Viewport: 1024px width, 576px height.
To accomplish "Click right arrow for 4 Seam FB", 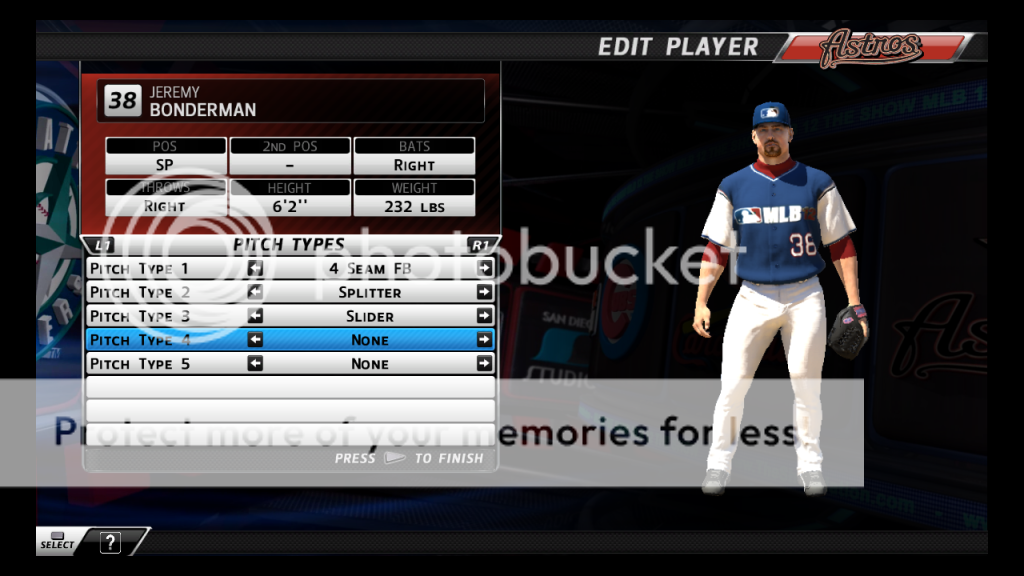I will [x=485, y=268].
